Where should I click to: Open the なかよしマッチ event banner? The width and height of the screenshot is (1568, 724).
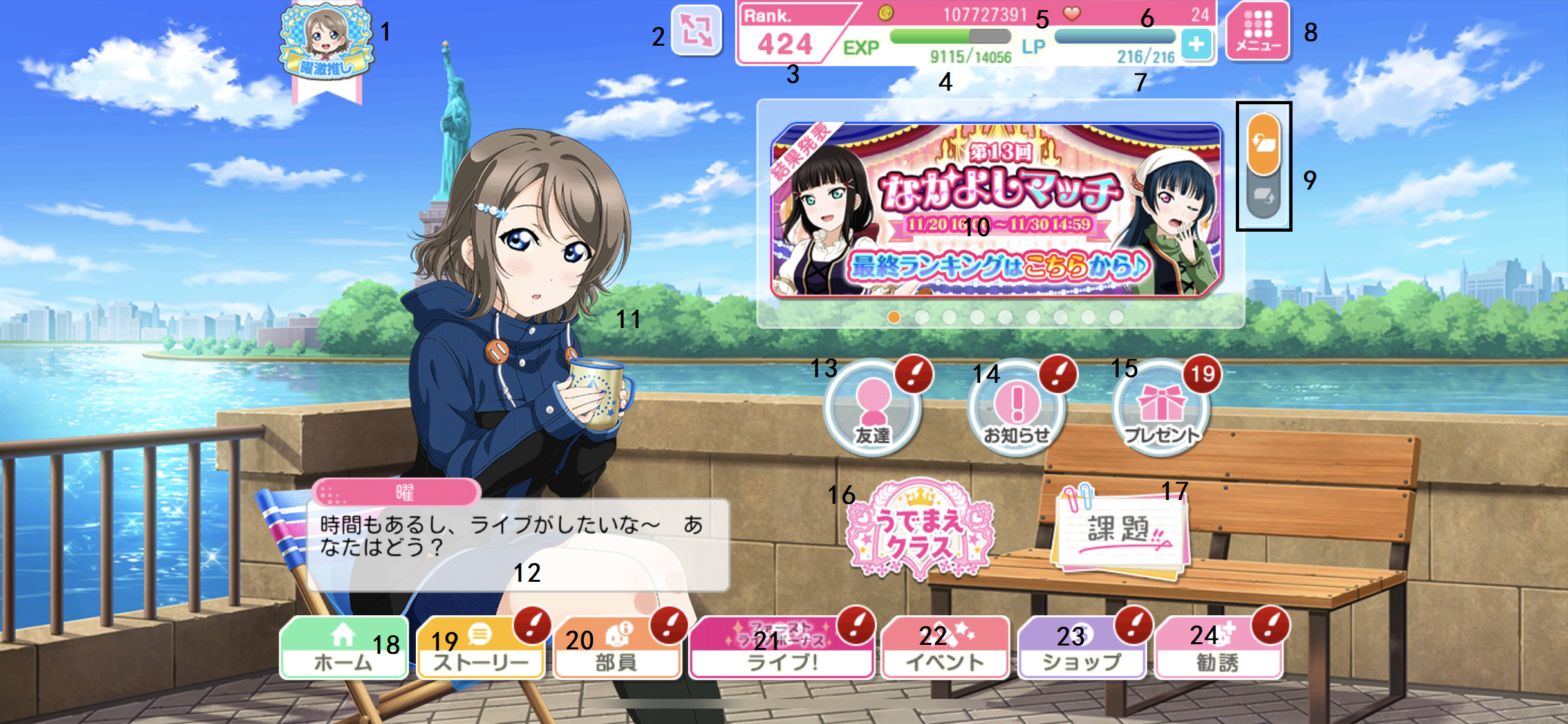click(996, 209)
